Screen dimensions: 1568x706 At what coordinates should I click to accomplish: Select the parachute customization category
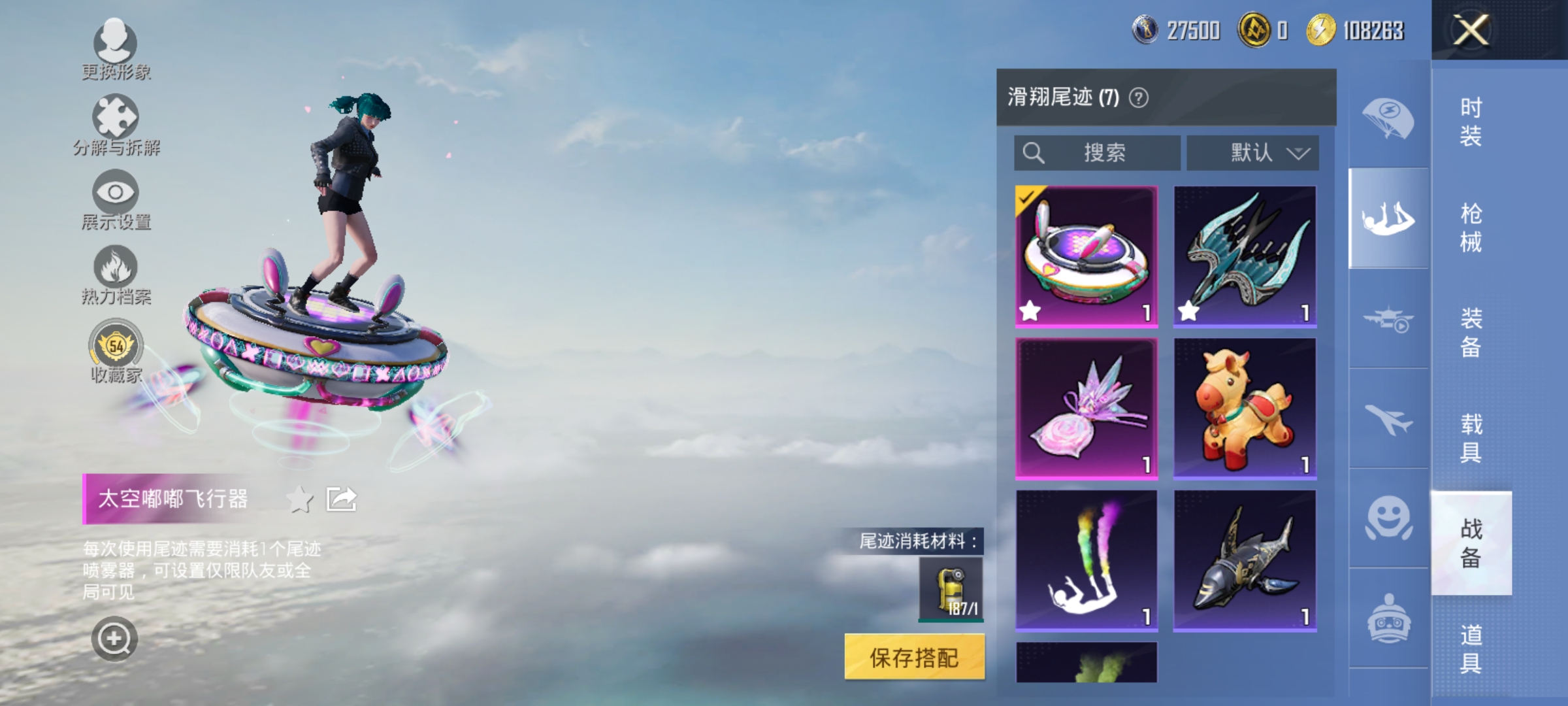tap(1386, 118)
